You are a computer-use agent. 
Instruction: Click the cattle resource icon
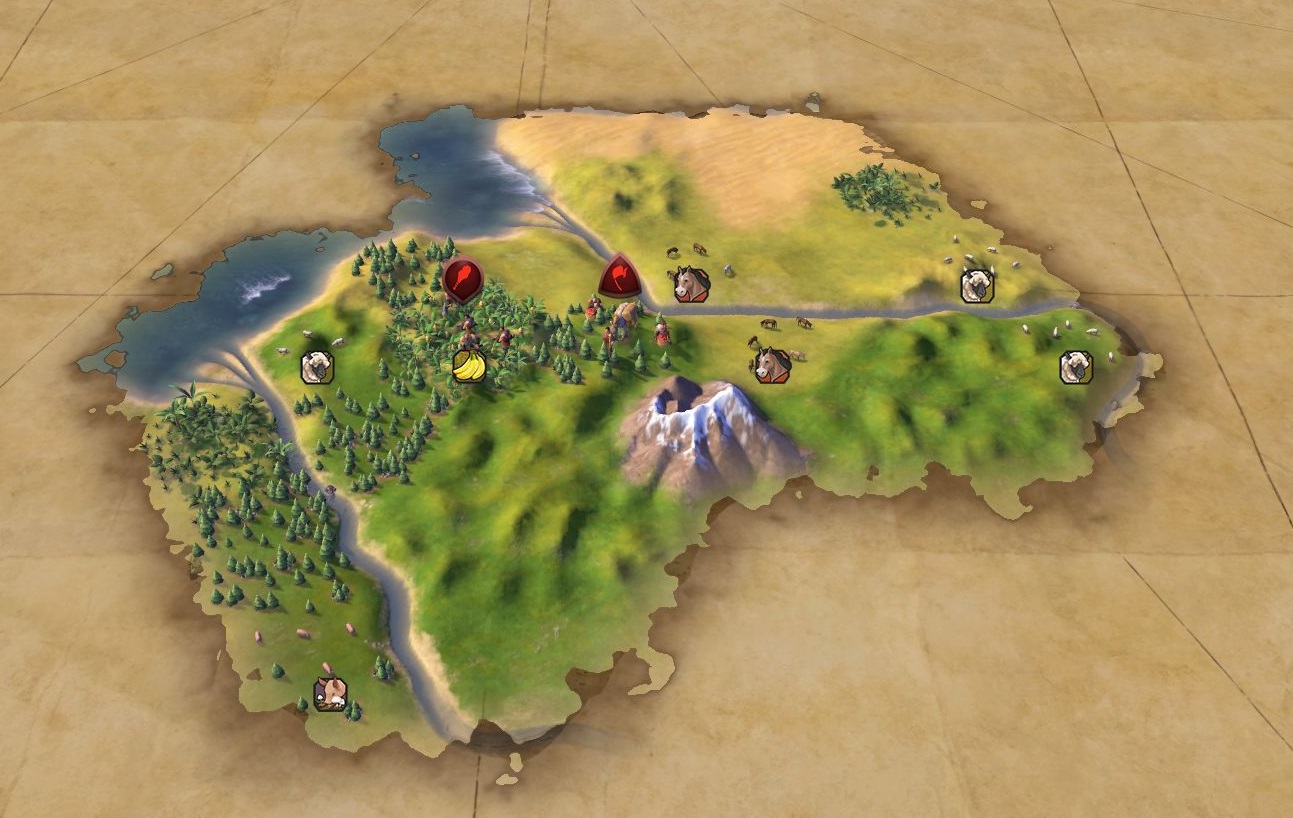(x=330, y=693)
